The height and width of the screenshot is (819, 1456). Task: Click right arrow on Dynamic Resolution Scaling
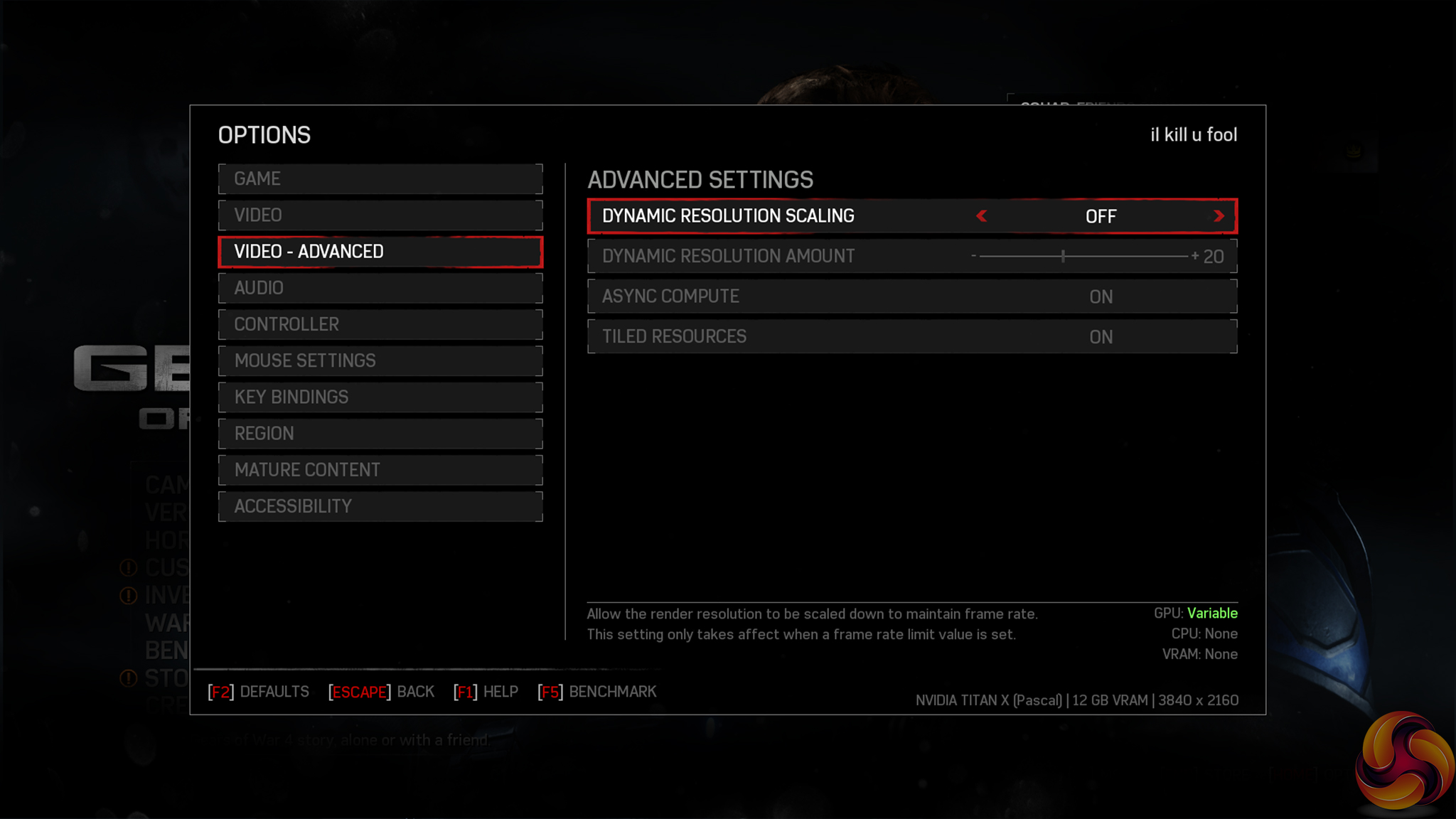pos(1219,216)
